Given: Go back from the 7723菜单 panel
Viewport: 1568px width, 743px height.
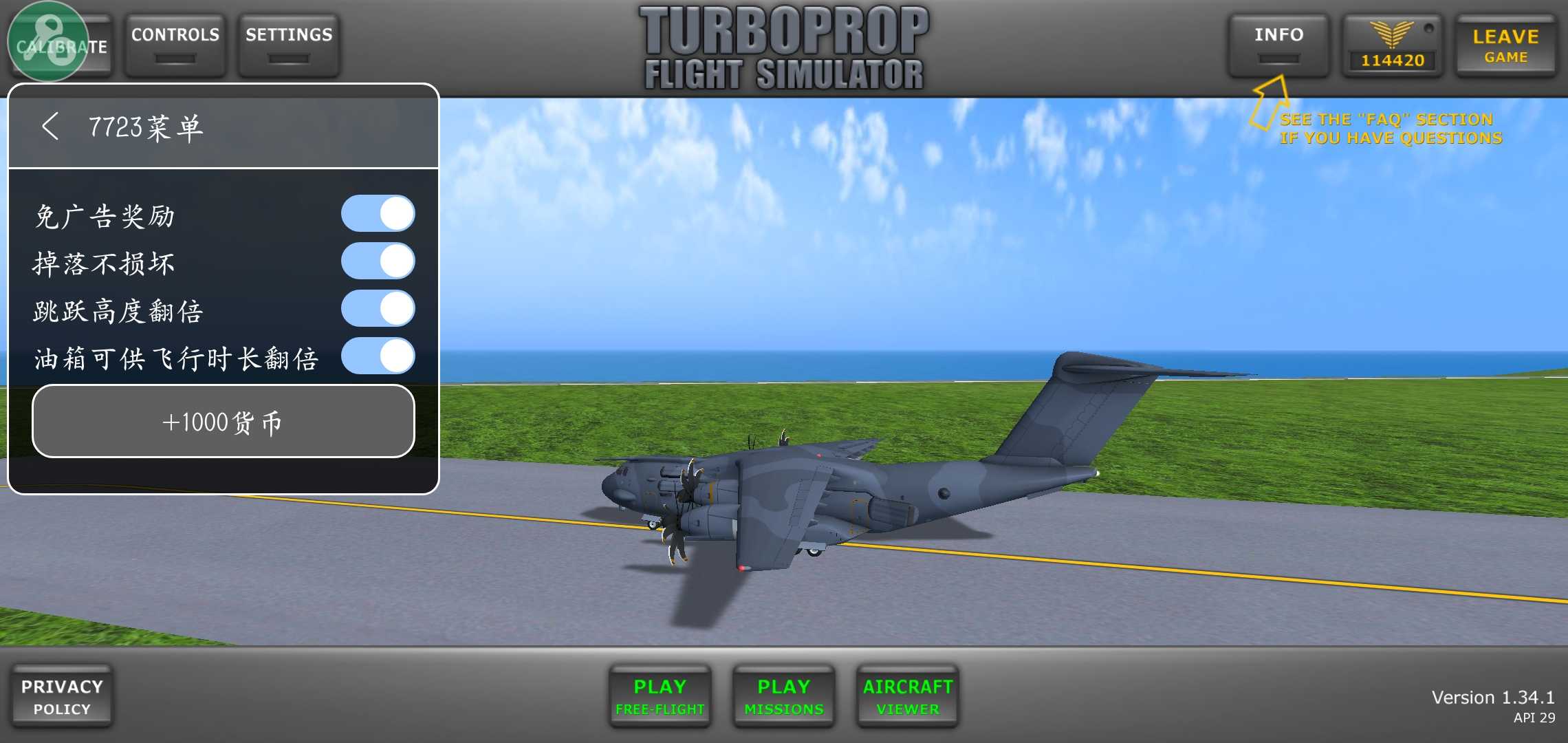Looking at the screenshot, I should (50, 127).
